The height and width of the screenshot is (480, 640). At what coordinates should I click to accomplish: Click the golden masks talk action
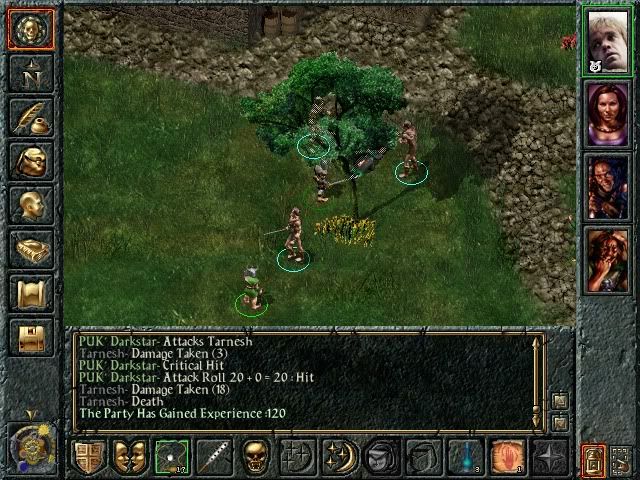click(x=129, y=458)
